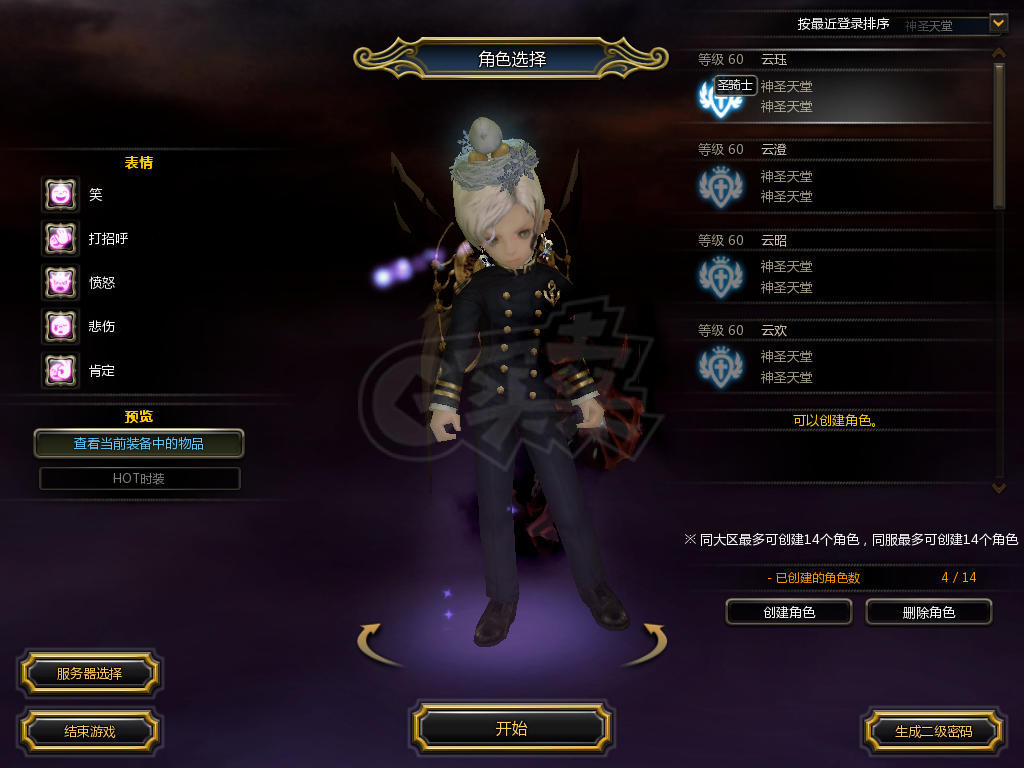Open 服务器选择 server selection

click(89, 674)
